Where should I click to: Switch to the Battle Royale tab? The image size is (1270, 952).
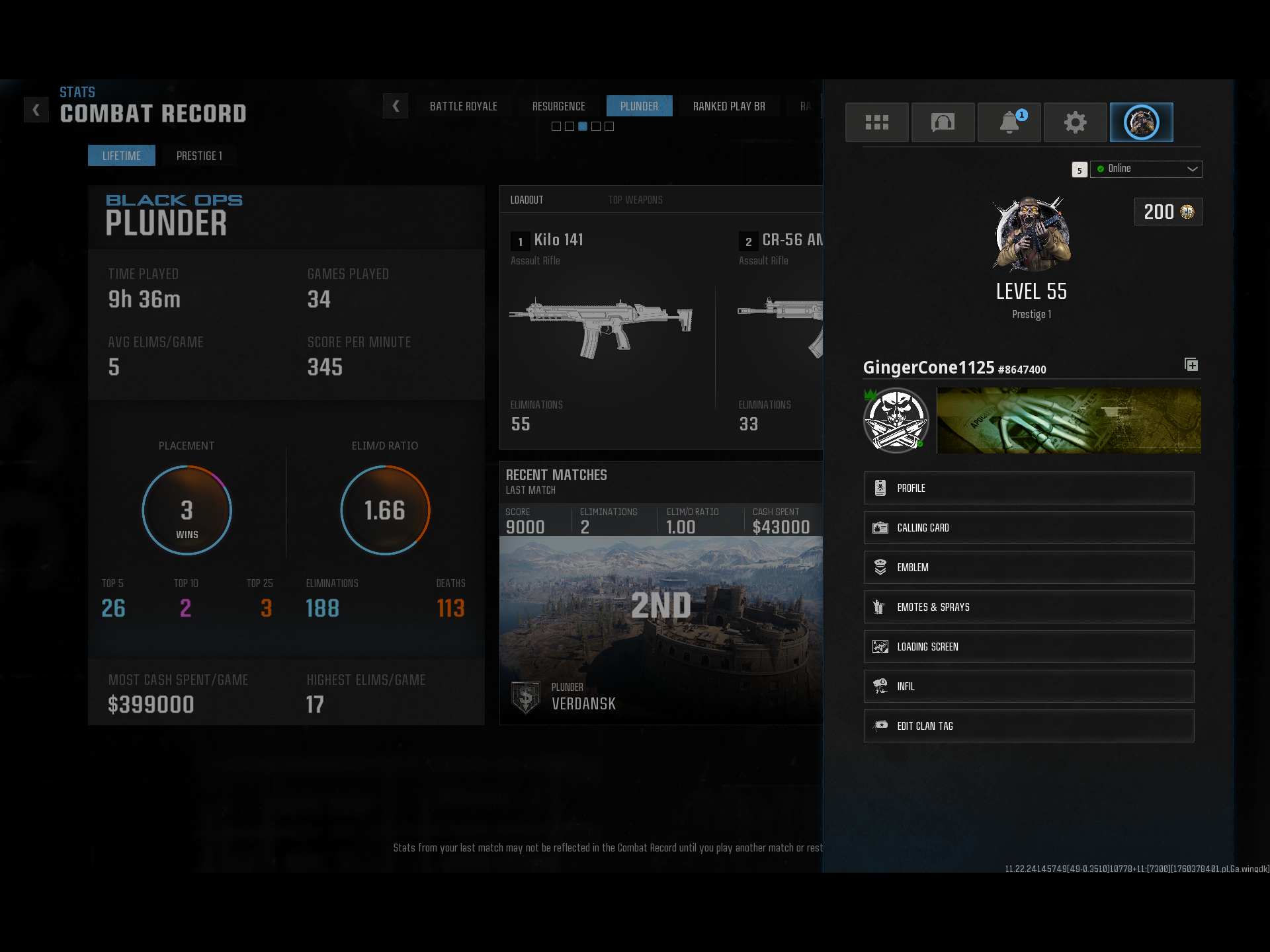click(x=463, y=106)
